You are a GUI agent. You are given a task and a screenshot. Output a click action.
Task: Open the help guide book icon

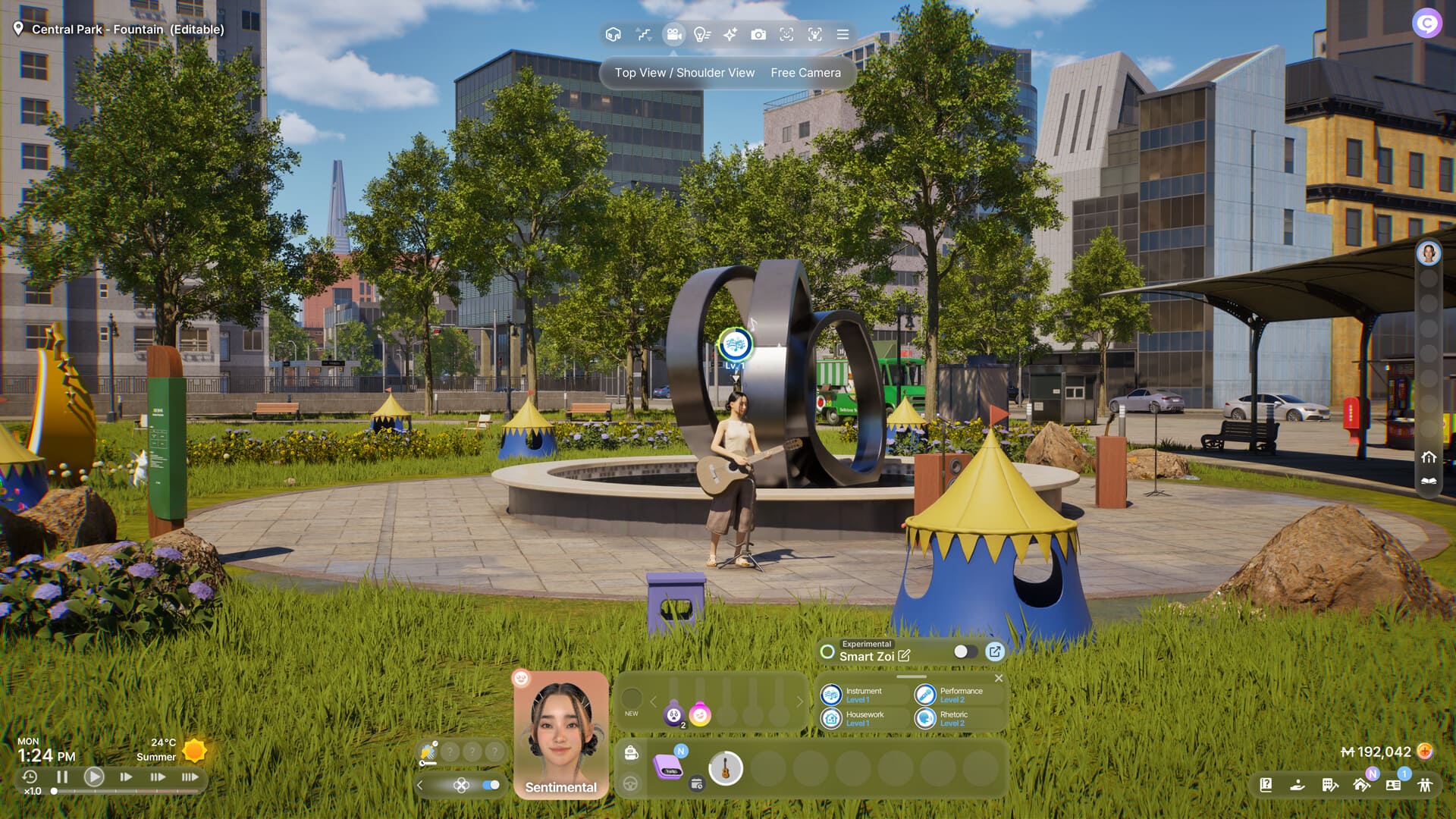point(1266,785)
